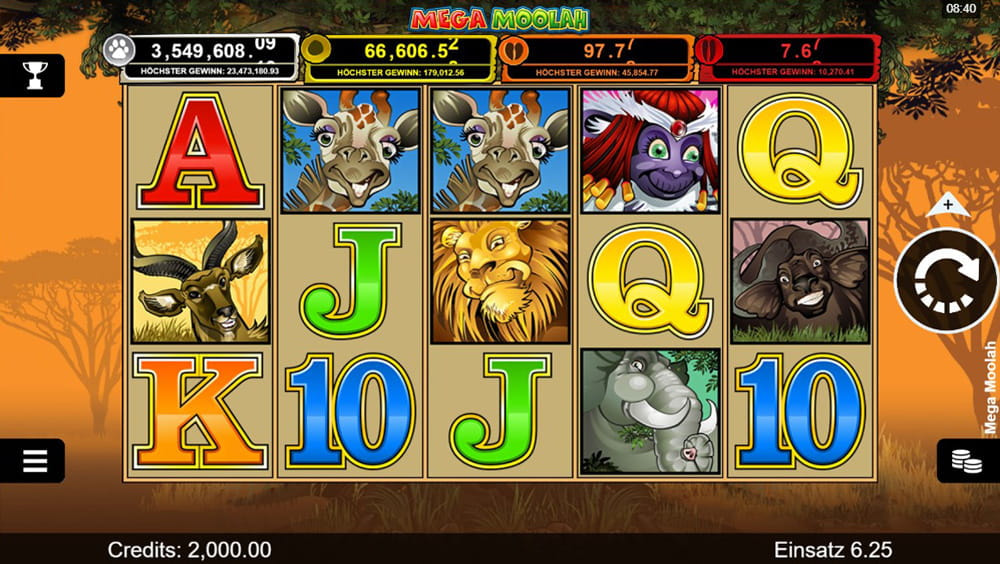Expand spin options with the plus arrow
Image resolution: width=1000 pixels, height=564 pixels.
(946, 206)
